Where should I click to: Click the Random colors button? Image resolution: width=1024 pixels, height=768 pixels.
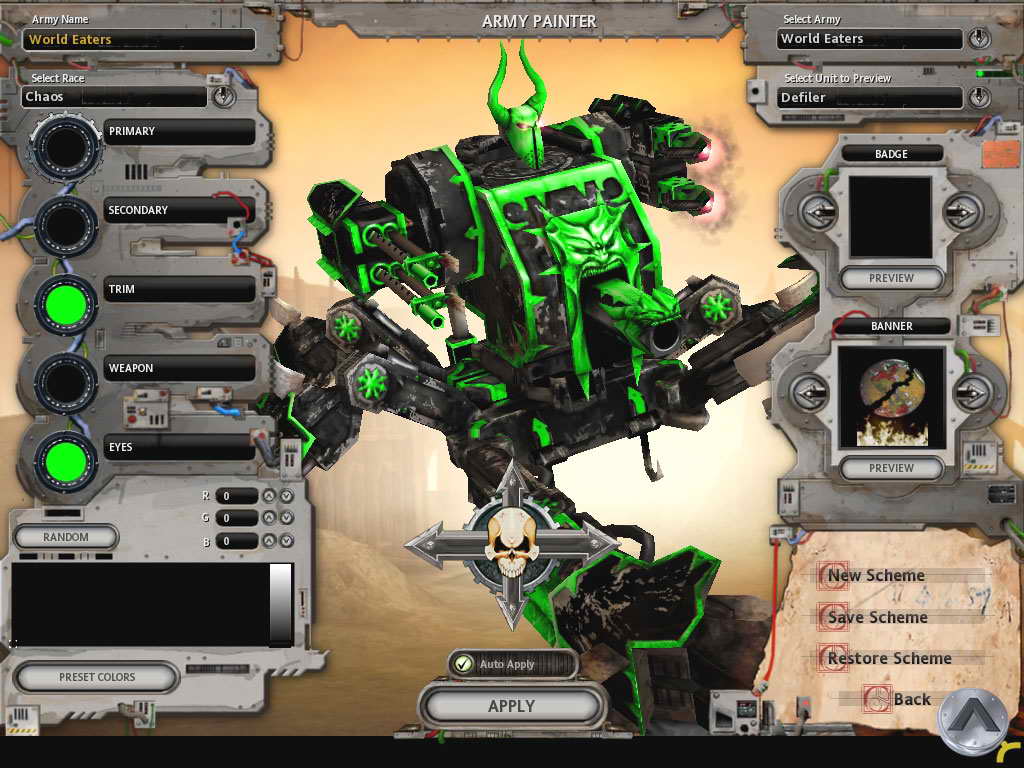point(66,537)
